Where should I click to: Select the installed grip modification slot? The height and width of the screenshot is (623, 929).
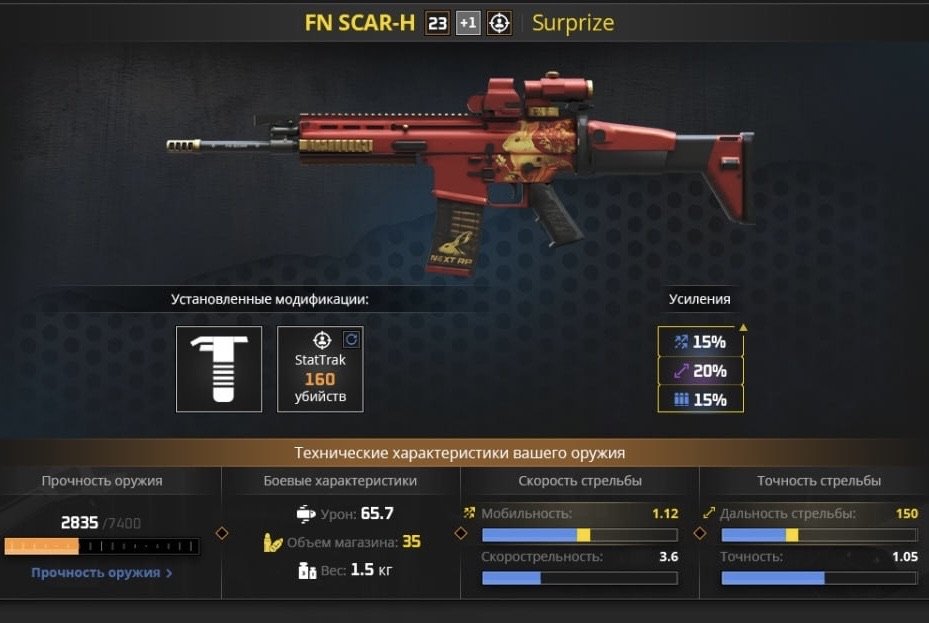click(x=219, y=369)
